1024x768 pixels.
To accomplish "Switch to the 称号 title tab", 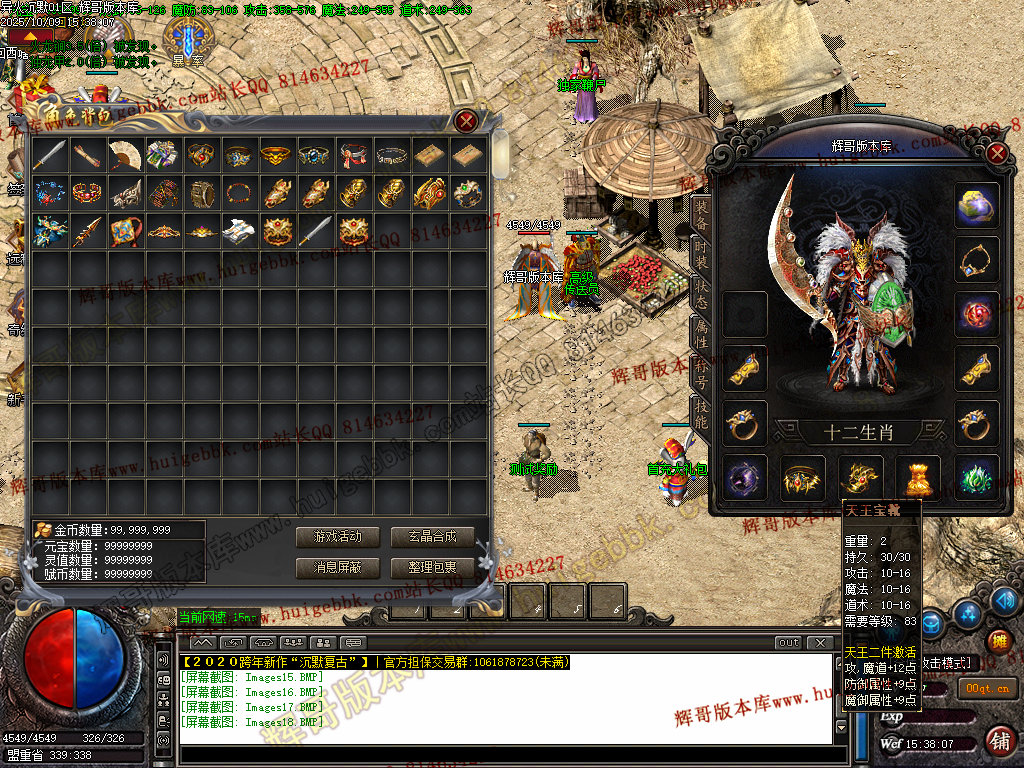I will coord(701,372).
